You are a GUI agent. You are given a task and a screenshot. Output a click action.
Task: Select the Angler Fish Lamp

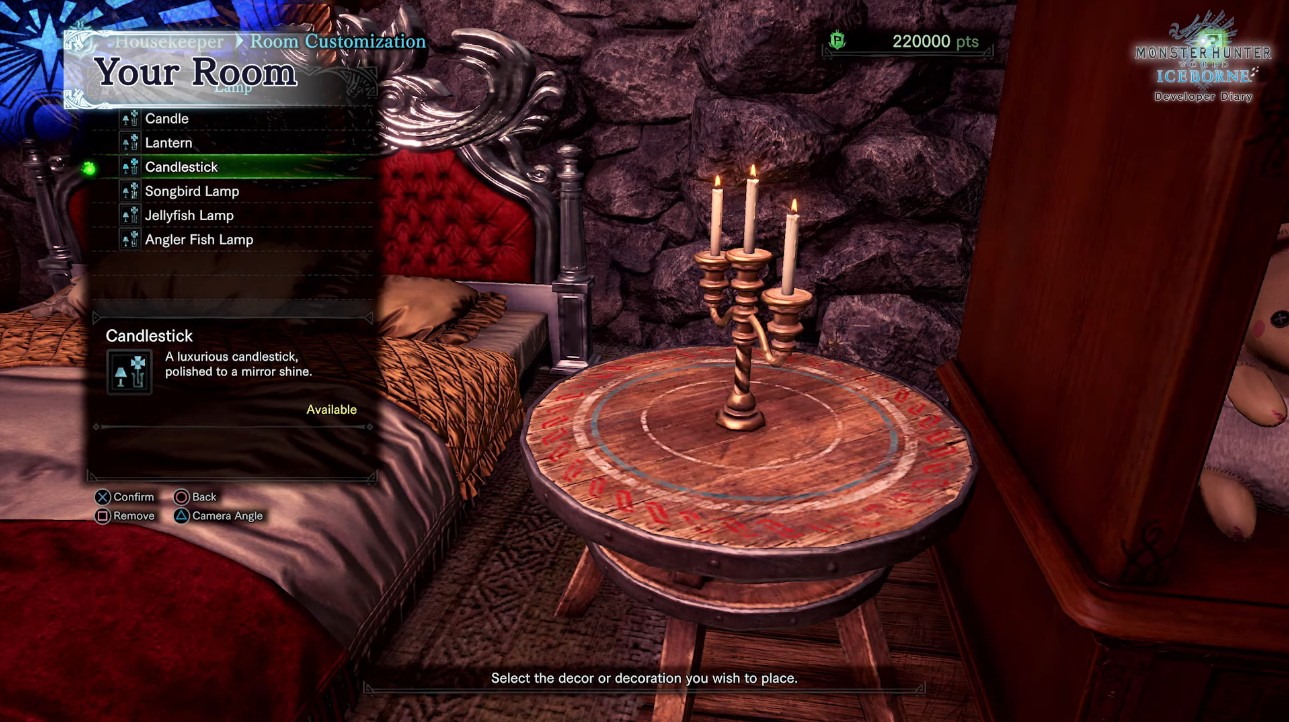199,240
